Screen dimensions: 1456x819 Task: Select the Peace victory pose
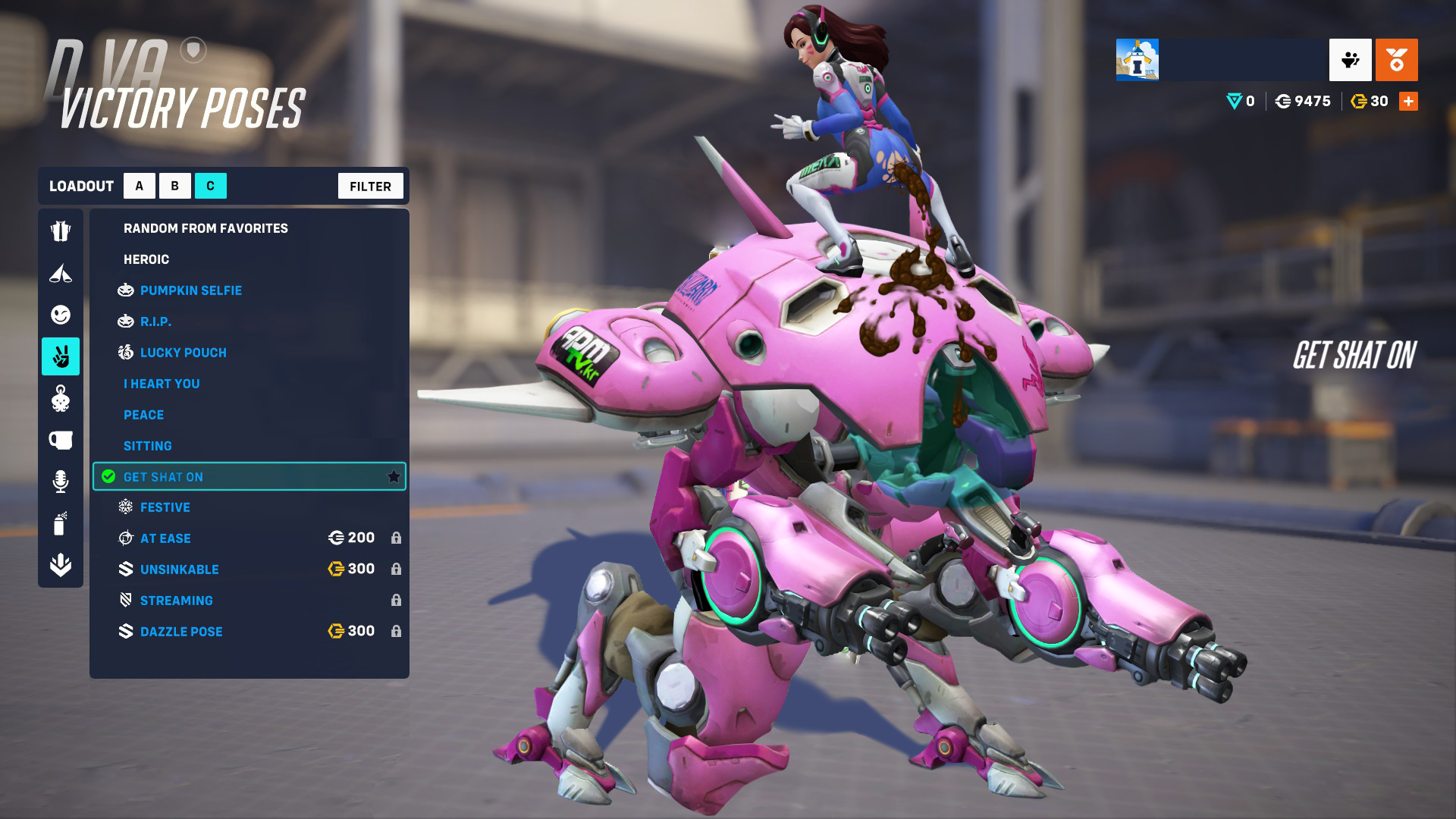(x=143, y=415)
